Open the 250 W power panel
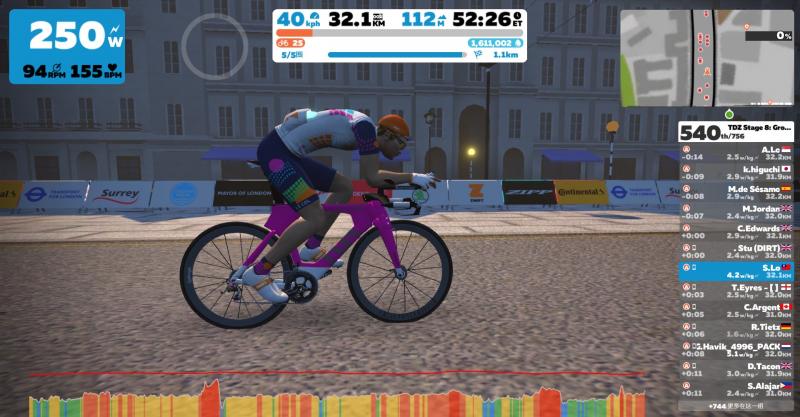This screenshot has width=800, height=417. (67, 47)
